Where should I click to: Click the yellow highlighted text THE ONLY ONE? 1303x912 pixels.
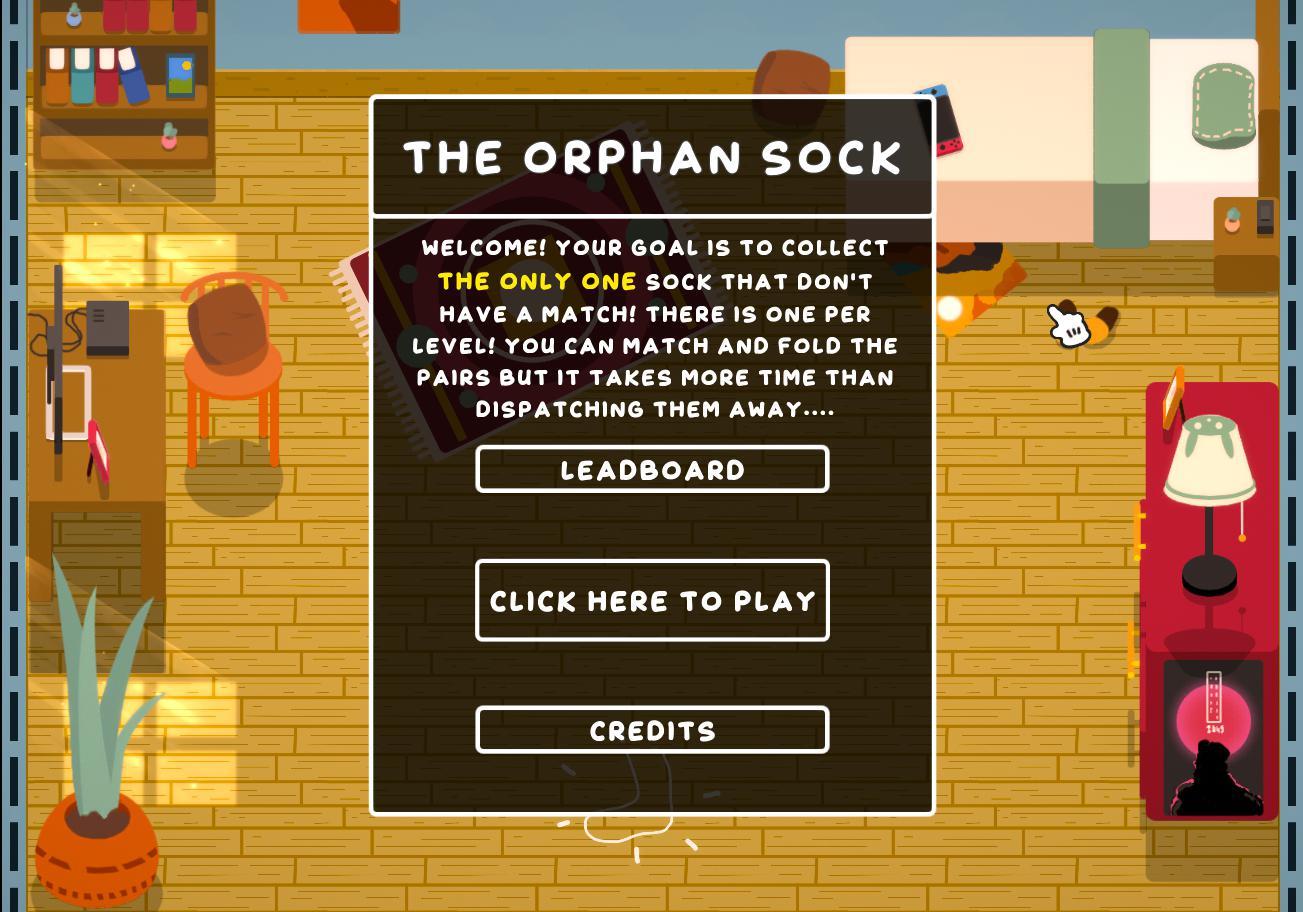coord(537,281)
